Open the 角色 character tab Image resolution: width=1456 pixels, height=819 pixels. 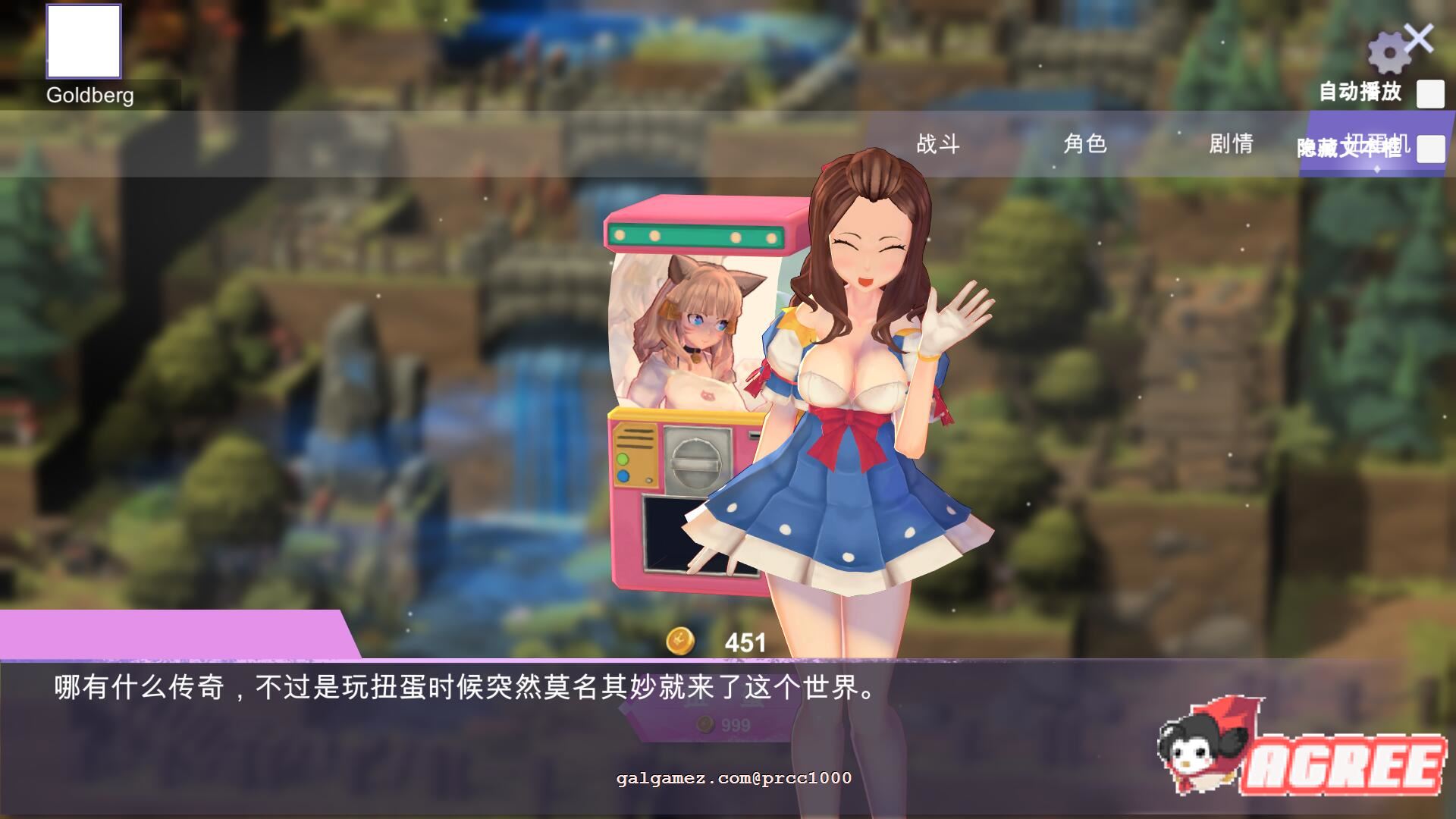pyautogui.click(x=1084, y=144)
